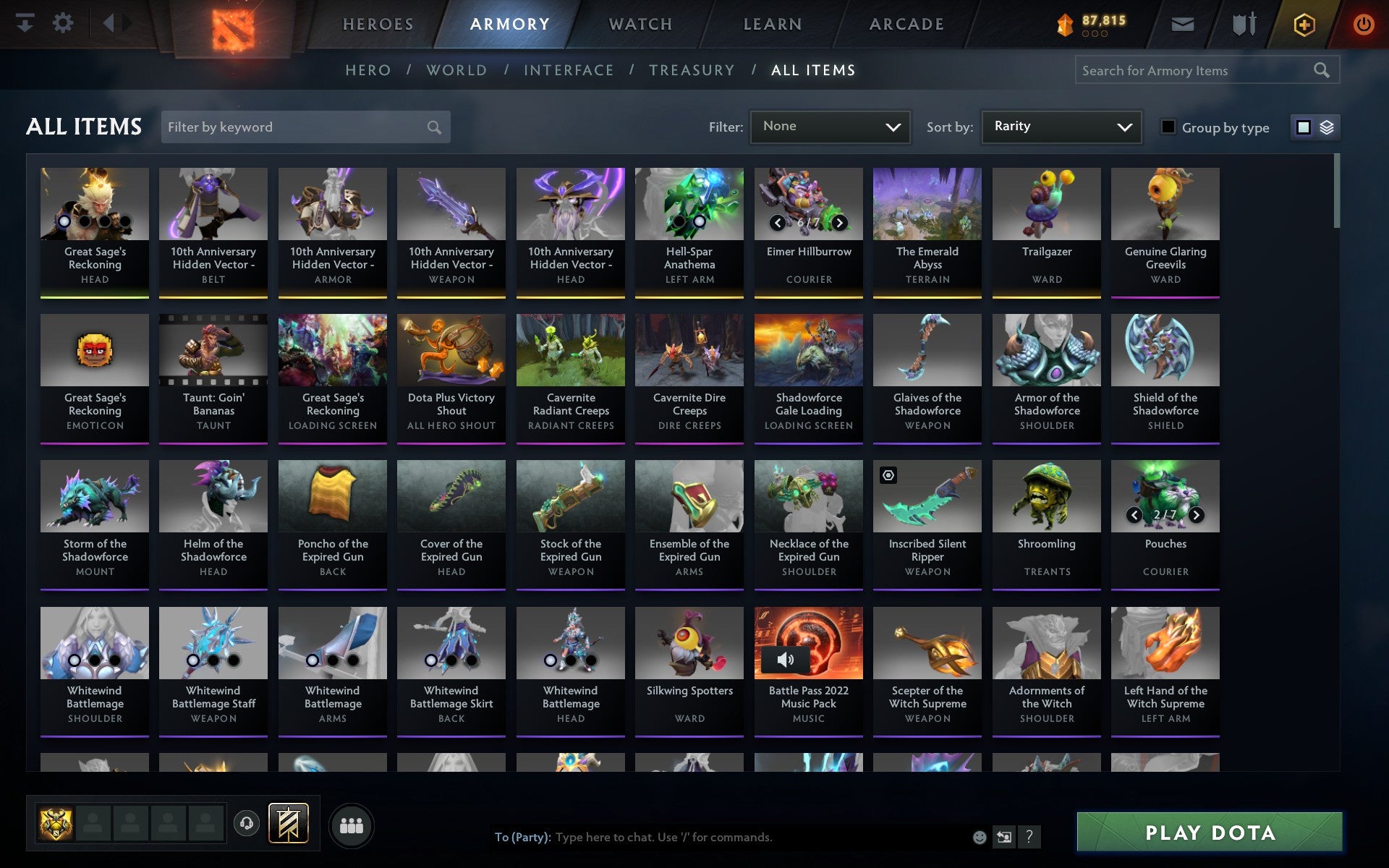Open the Filter None dropdown
Screen dimensions: 1389x868
pos(830,126)
